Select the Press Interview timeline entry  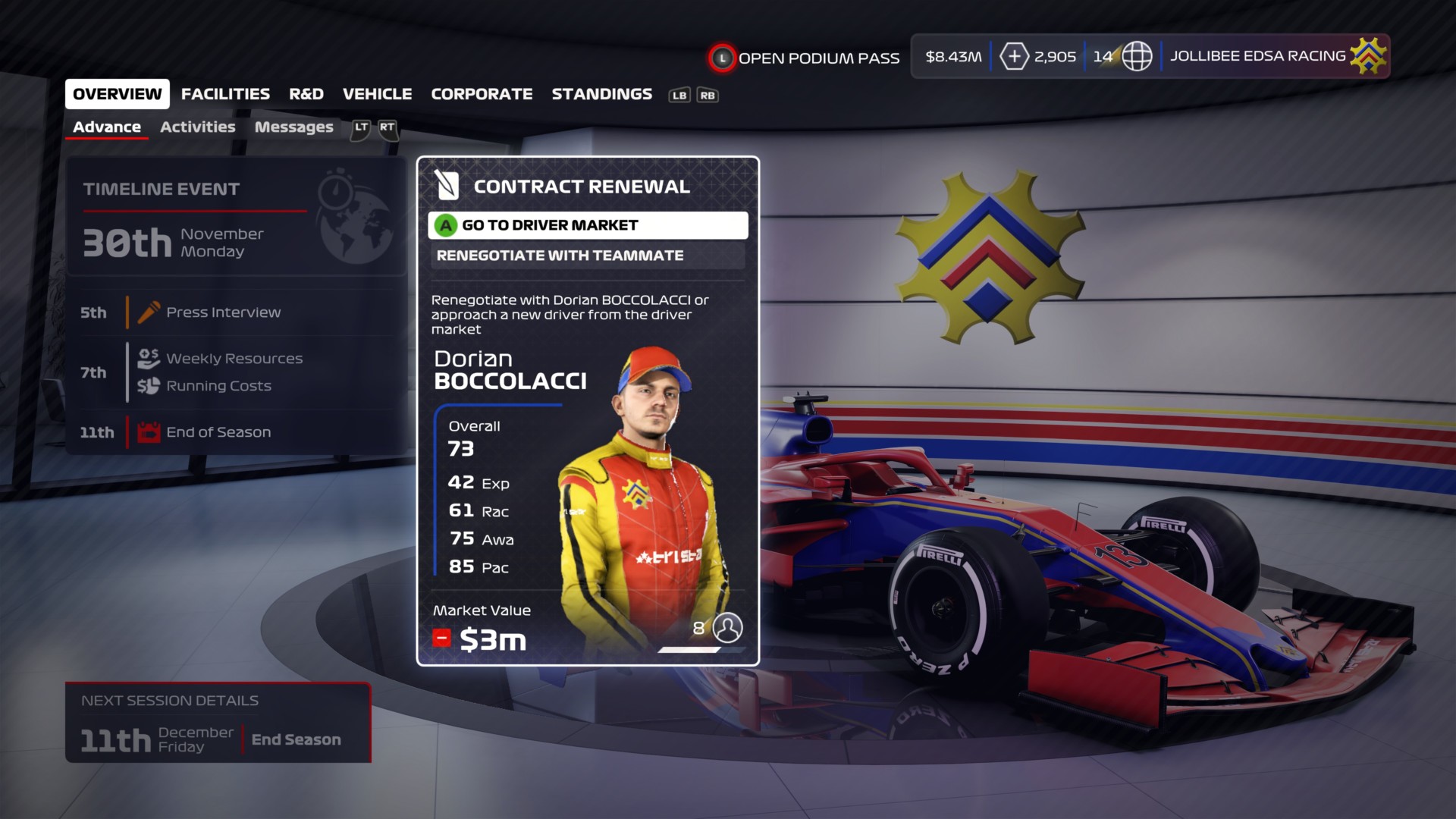(223, 312)
